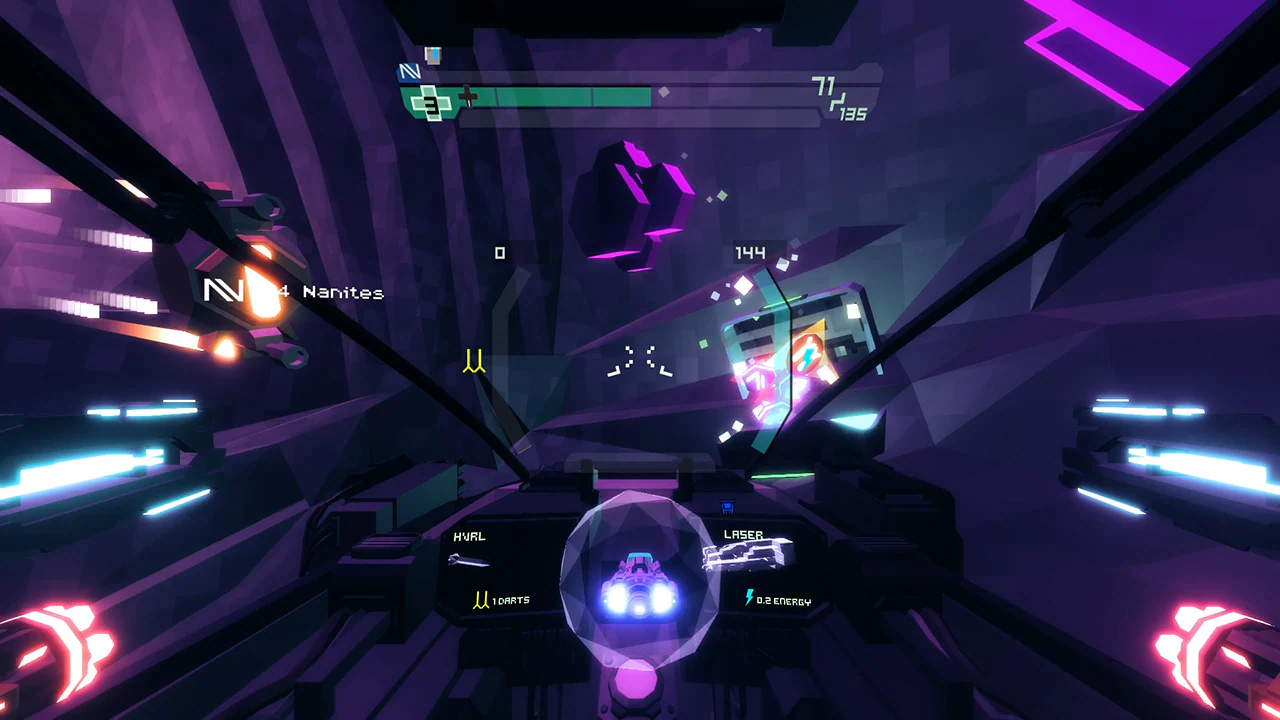Click the dark cross symbol on the health bar
The image size is (1280, 720).
pos(469,96)
